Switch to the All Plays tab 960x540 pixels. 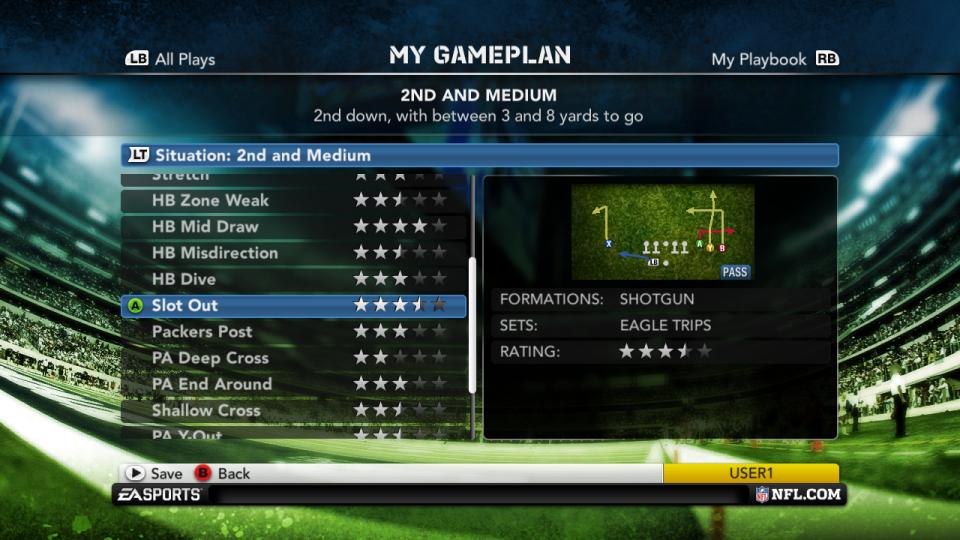[x=171, y=59]
